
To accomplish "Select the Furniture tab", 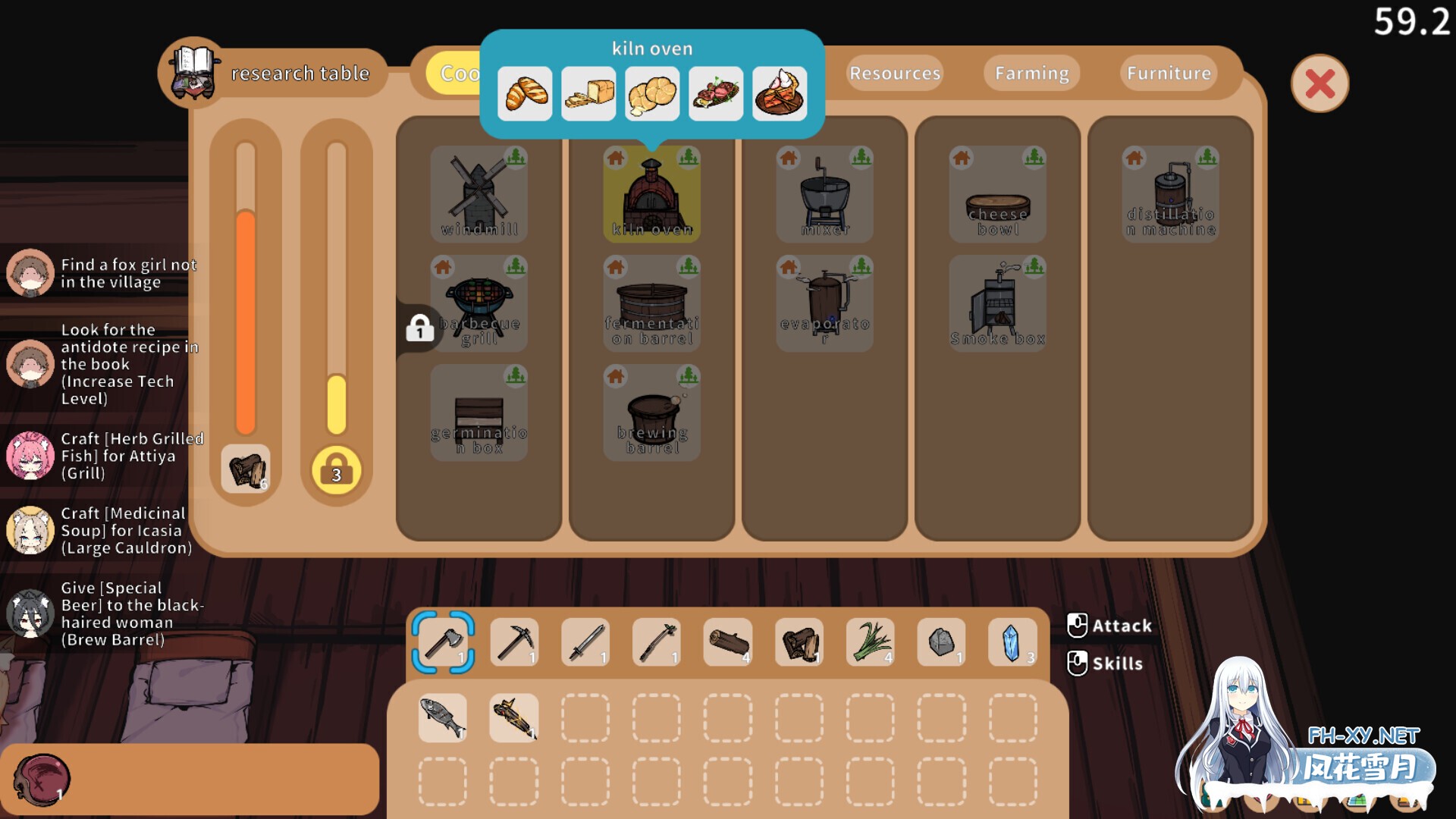I will click(x=1169, y=74).
